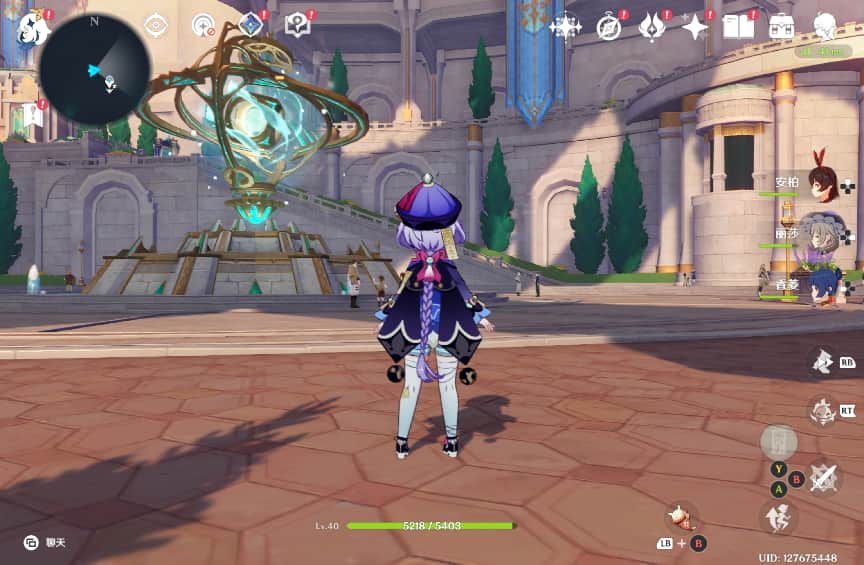This screenshot has width=864, height=565.
Task: Trigger the sprint dash running-figure button
Action: tap(780, 517)
